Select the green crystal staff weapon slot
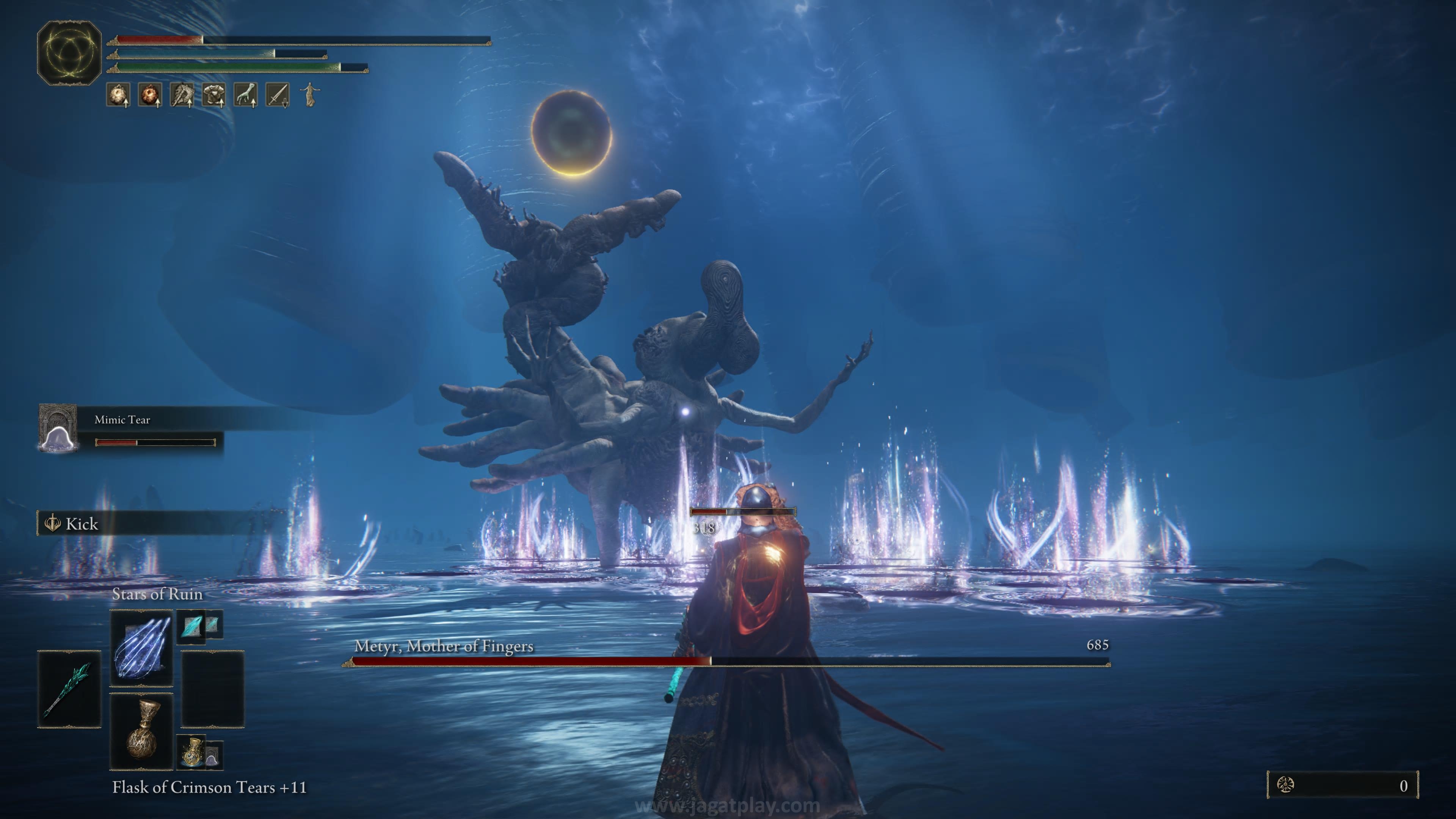Viewport: 1456px width, 819px height. (69, 689)
